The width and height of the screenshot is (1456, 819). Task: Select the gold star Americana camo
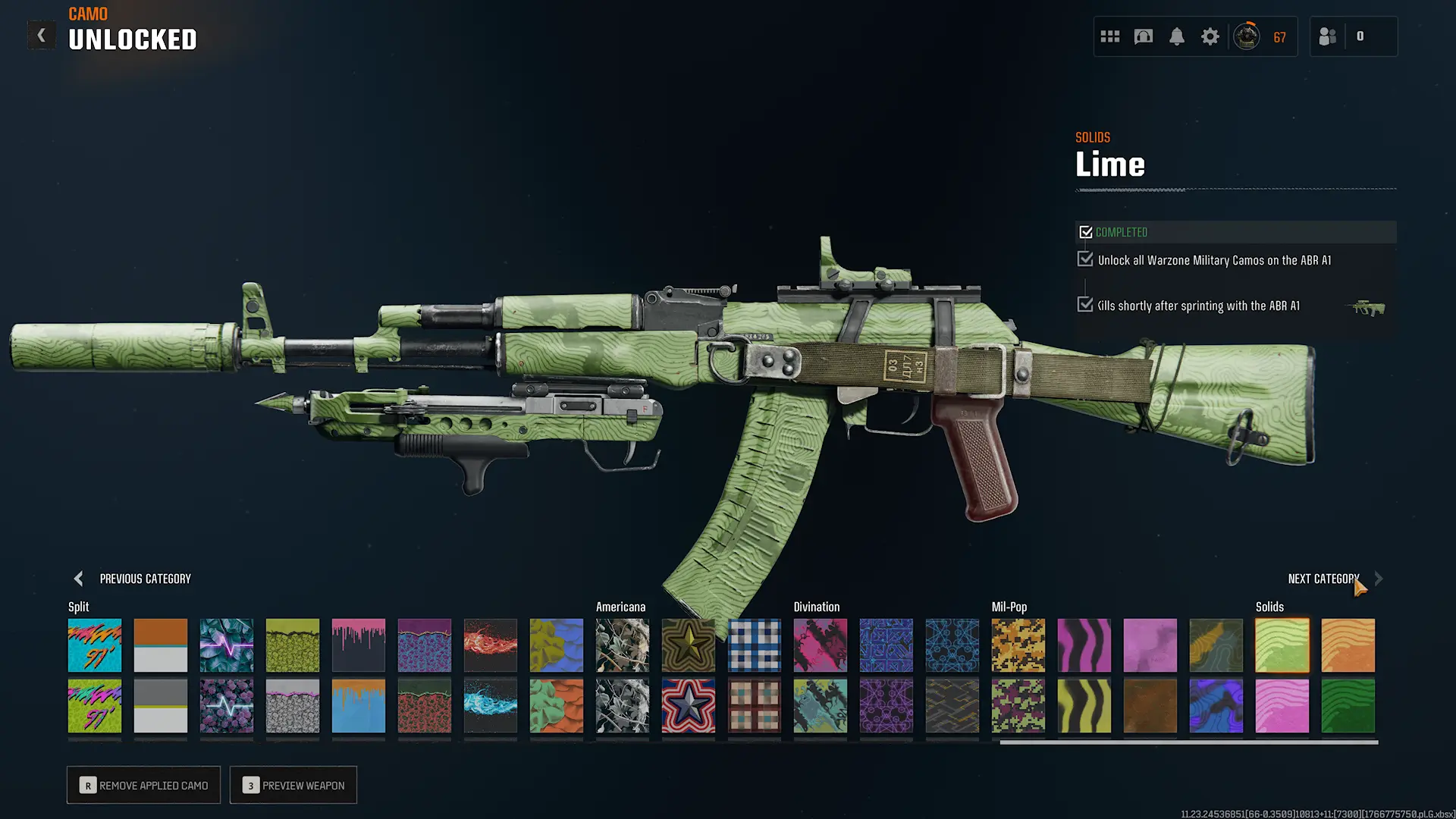tap(688, 645)
